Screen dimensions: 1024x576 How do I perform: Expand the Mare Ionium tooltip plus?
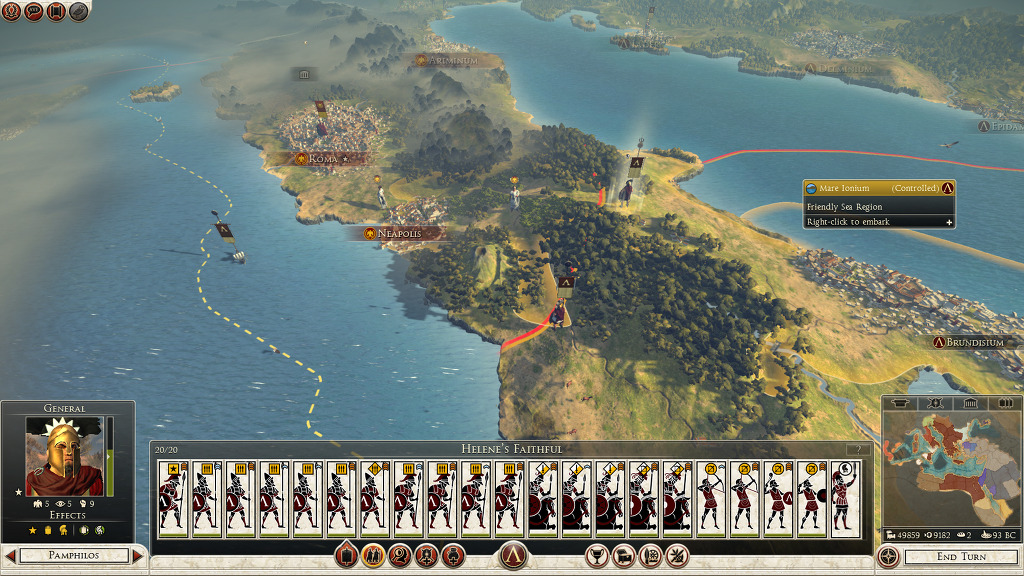(x=949, y=222)
